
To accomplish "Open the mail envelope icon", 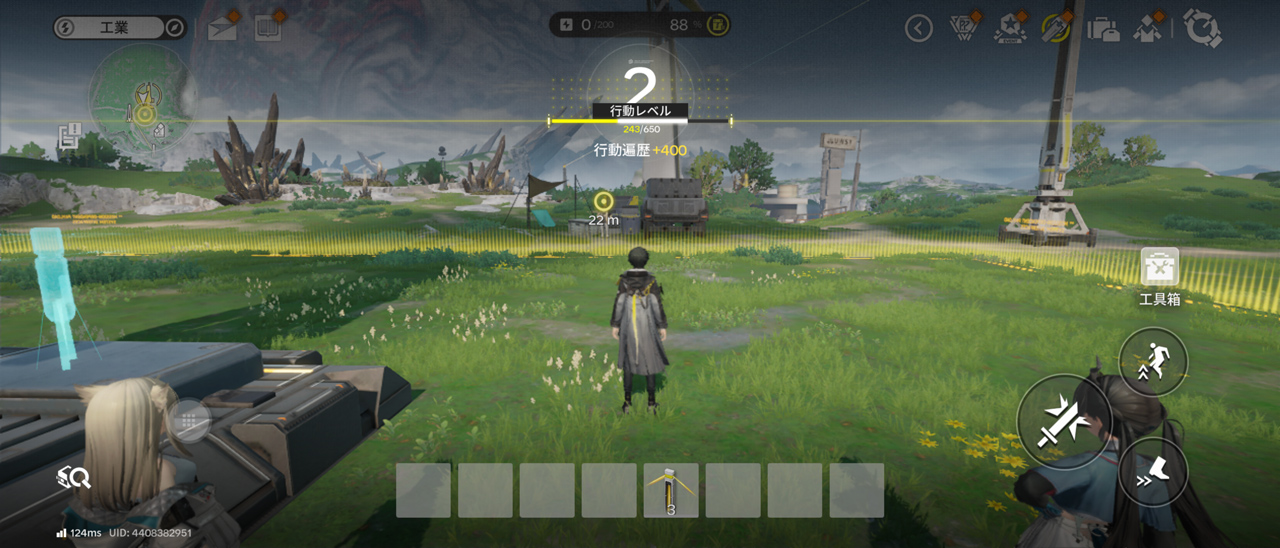I will pyautogui.click(x=221, y=28).
